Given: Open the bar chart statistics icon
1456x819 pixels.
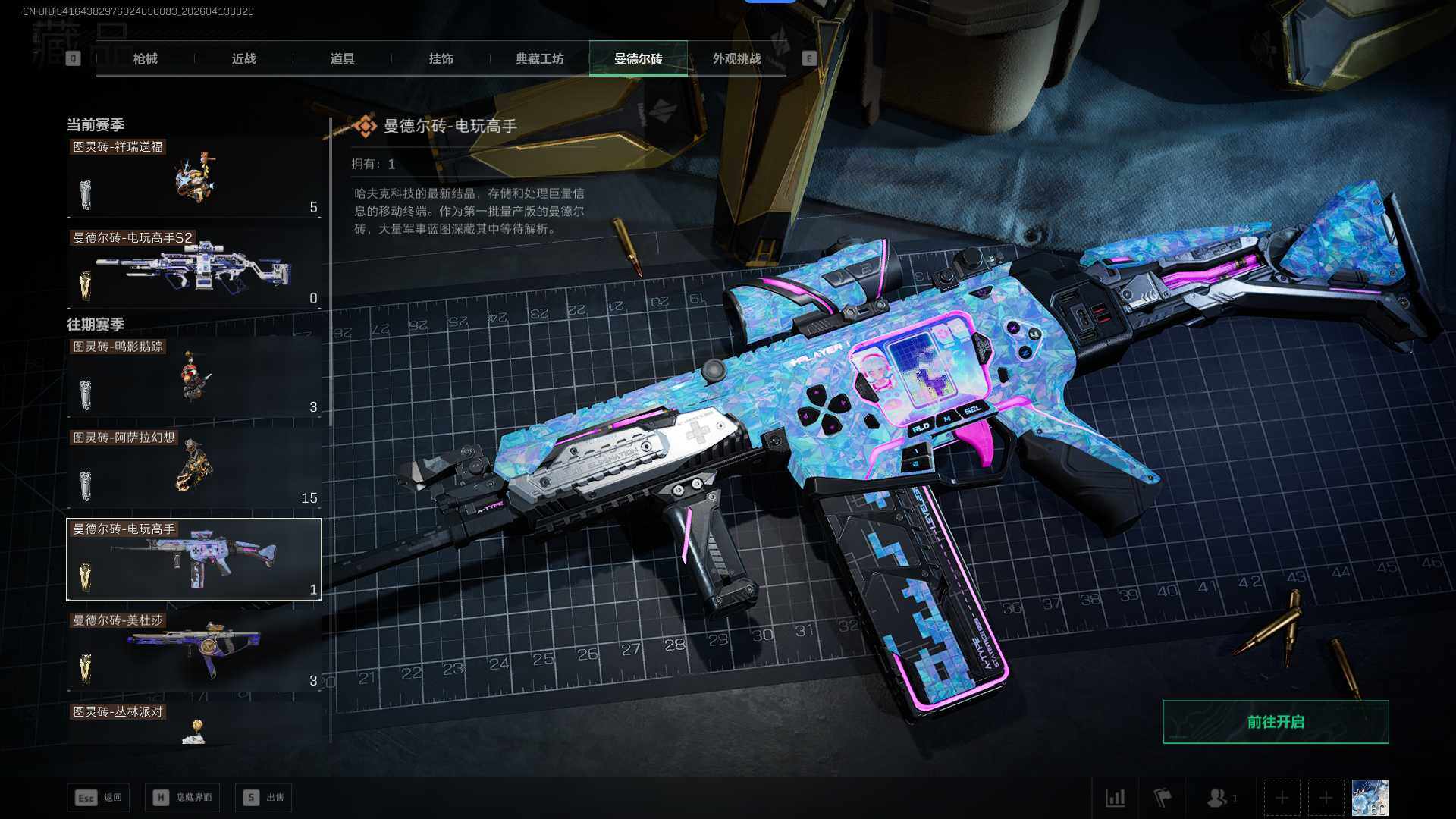Looking at the screenshot, I should (1116, 798).
